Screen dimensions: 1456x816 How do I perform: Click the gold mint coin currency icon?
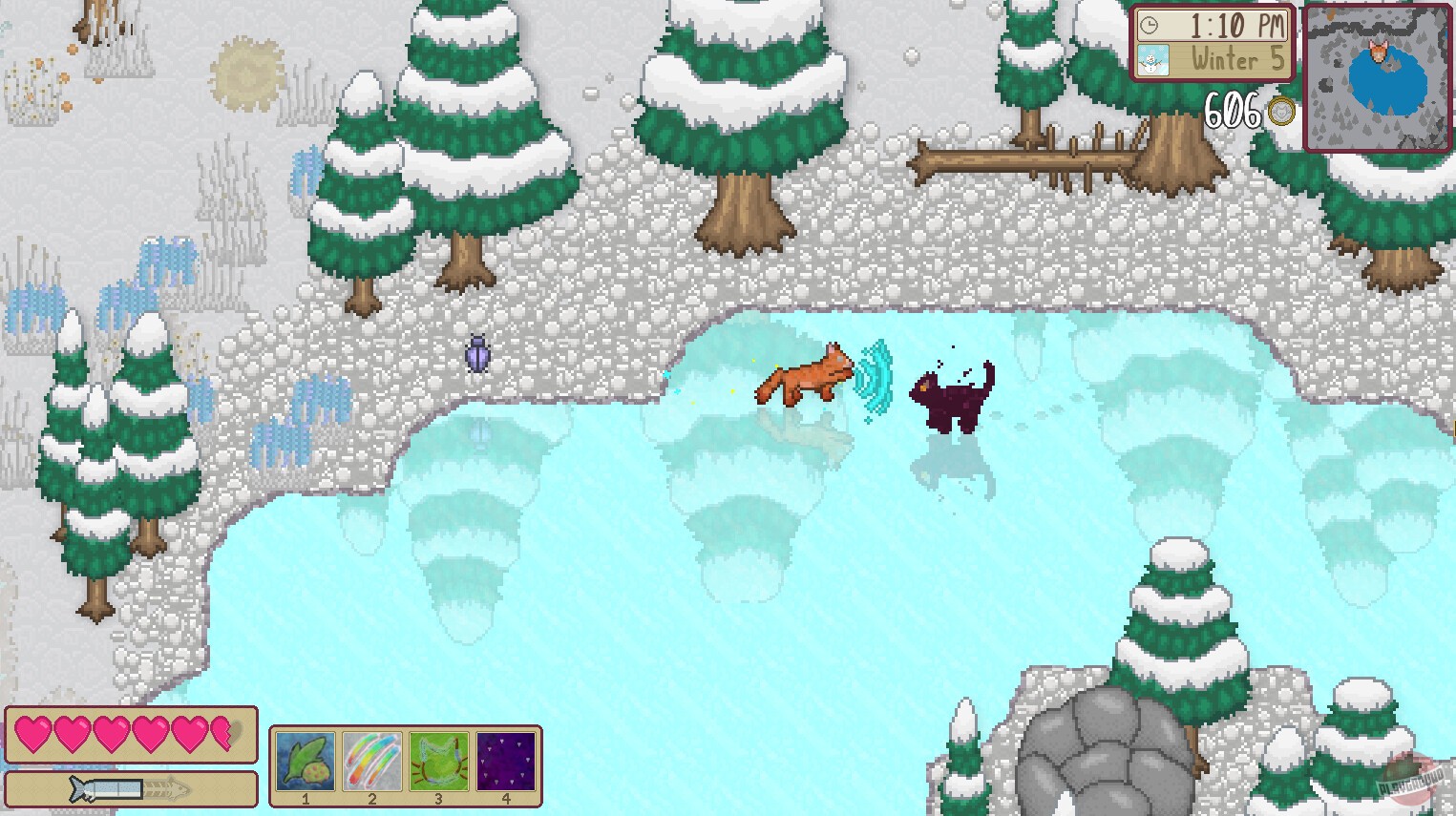click(1280, 112)
